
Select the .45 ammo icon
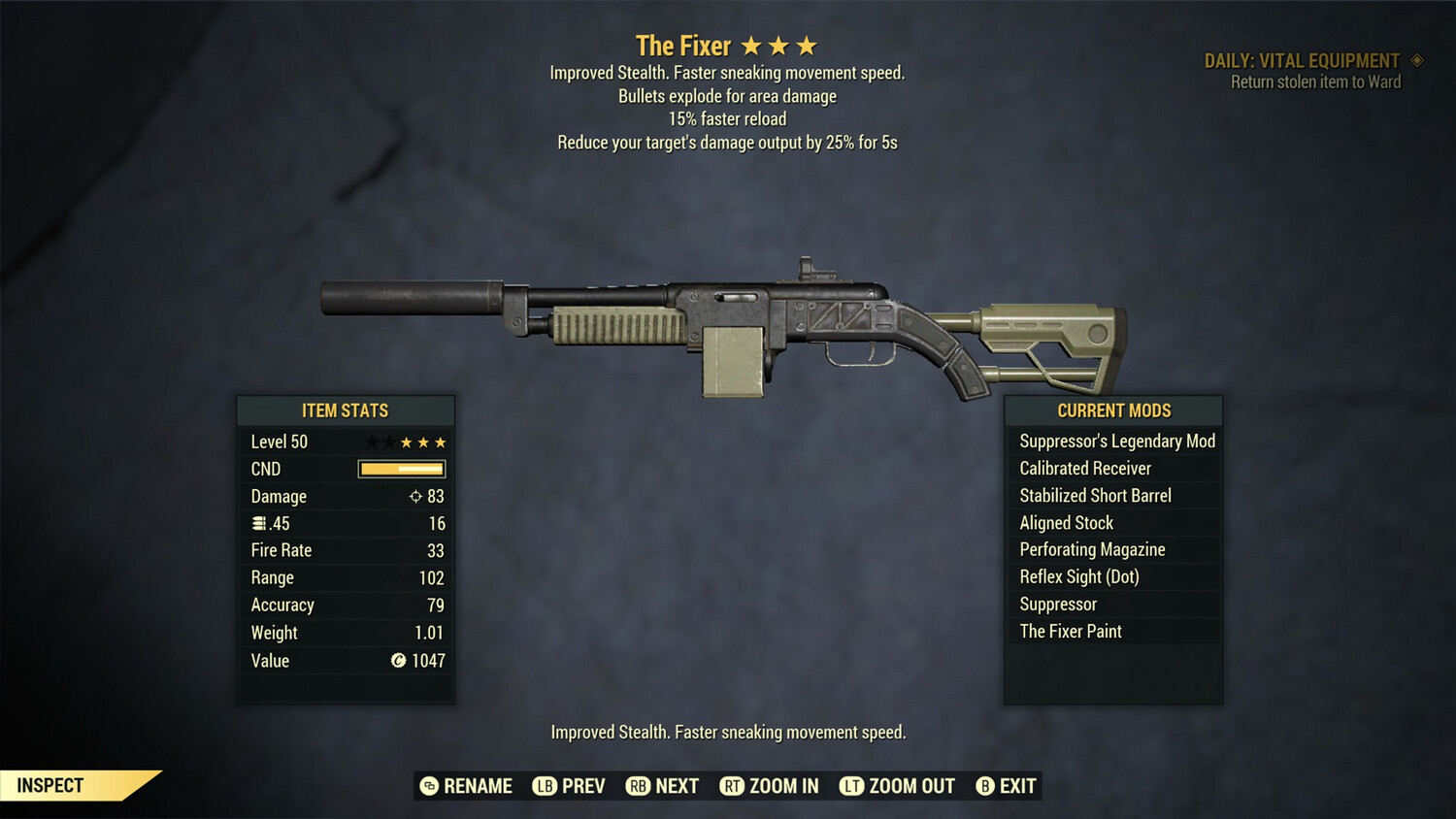click(x=258, y=523)
